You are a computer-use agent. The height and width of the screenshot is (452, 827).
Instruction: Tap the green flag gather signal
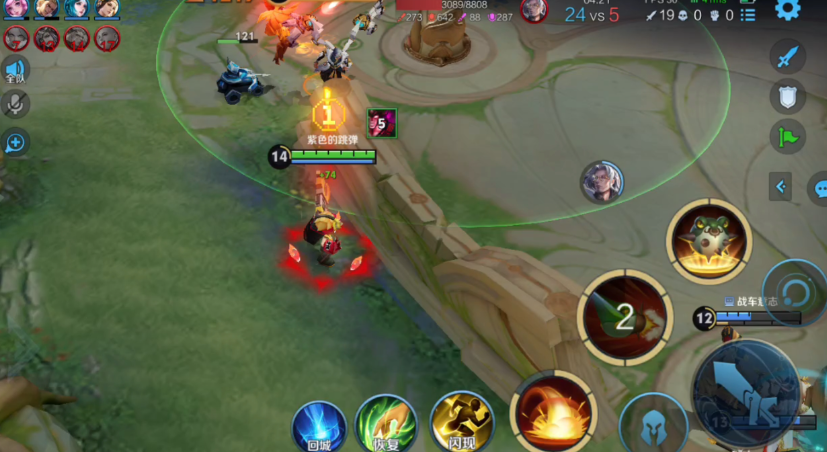(788, 137)
